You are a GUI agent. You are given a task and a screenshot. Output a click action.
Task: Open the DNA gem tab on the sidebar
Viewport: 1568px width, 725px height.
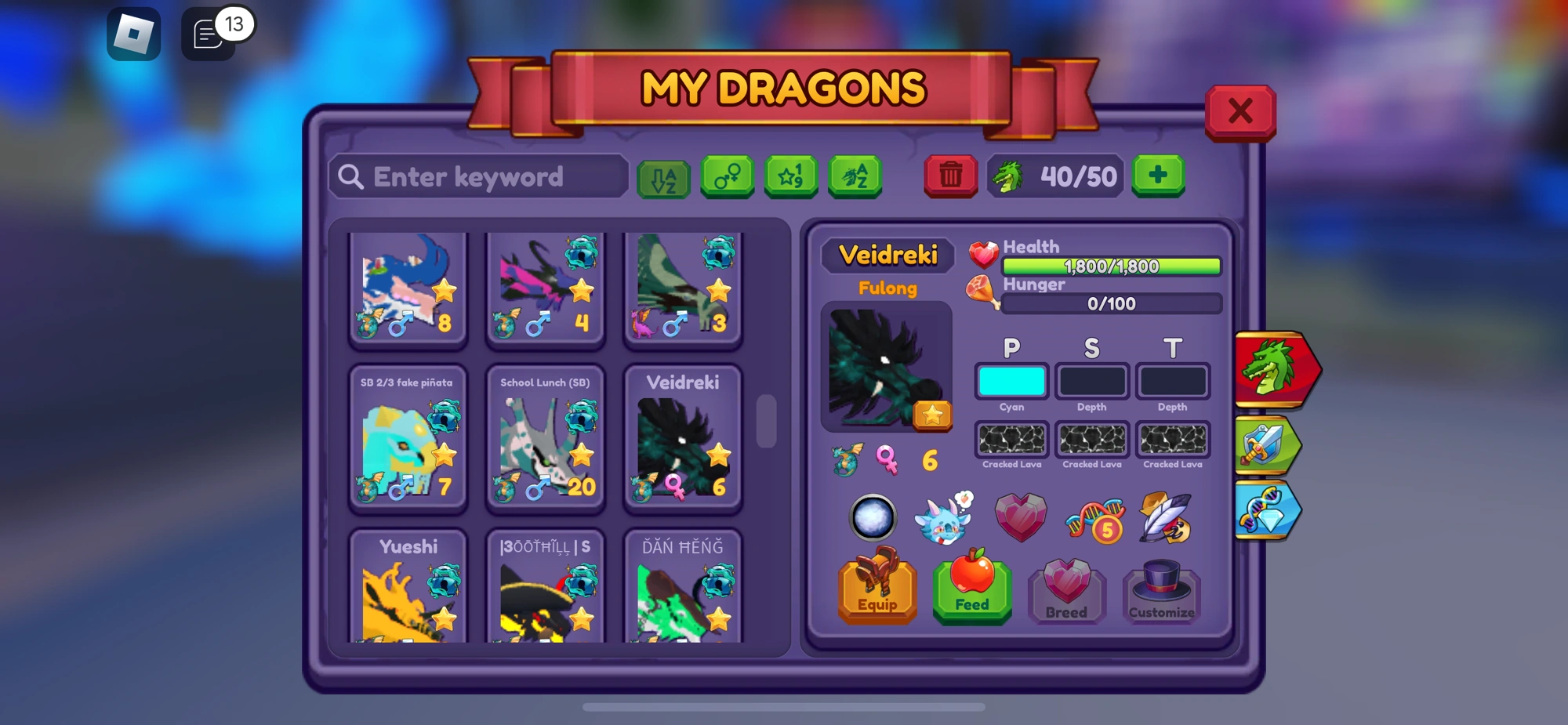1269,509
